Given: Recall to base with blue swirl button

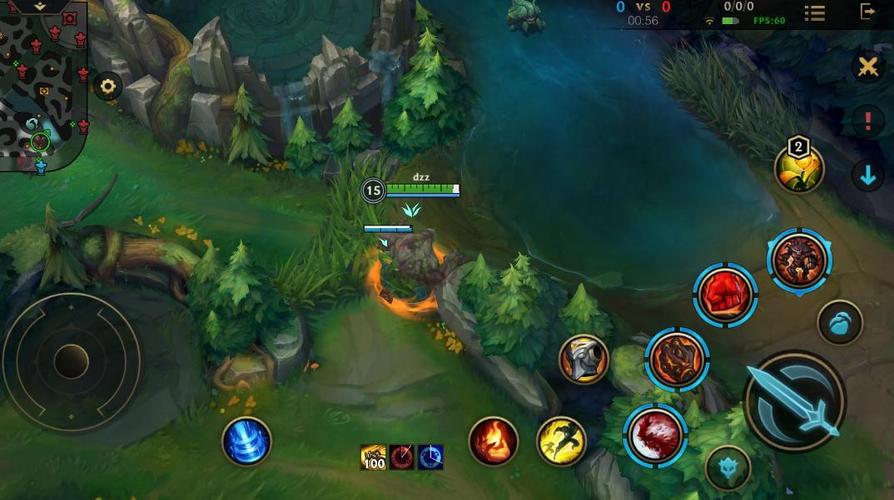Looking at the screenshot, I should pyautogui.click(x=246, y=441).
